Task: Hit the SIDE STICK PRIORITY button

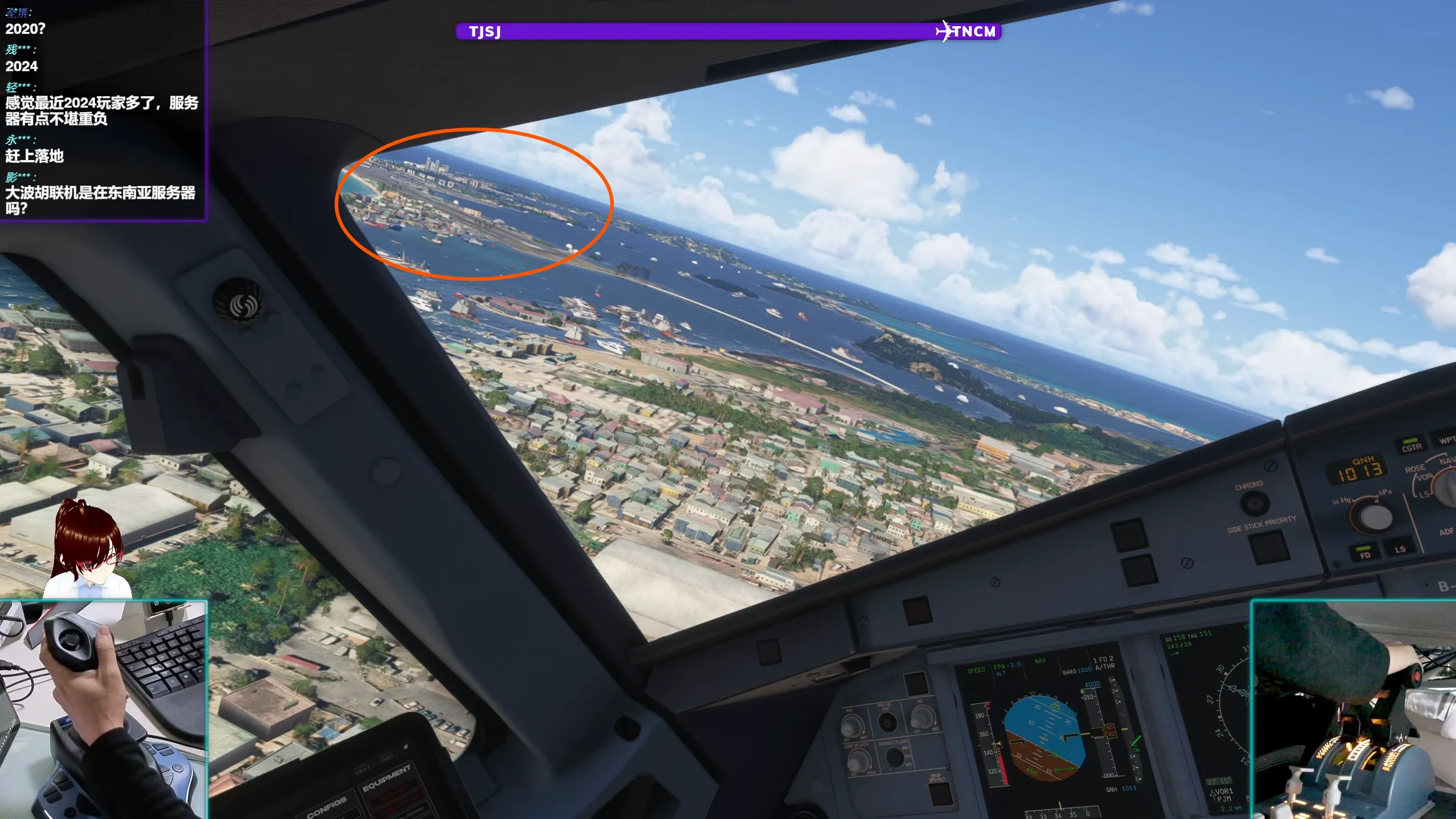Action: 1269,546
